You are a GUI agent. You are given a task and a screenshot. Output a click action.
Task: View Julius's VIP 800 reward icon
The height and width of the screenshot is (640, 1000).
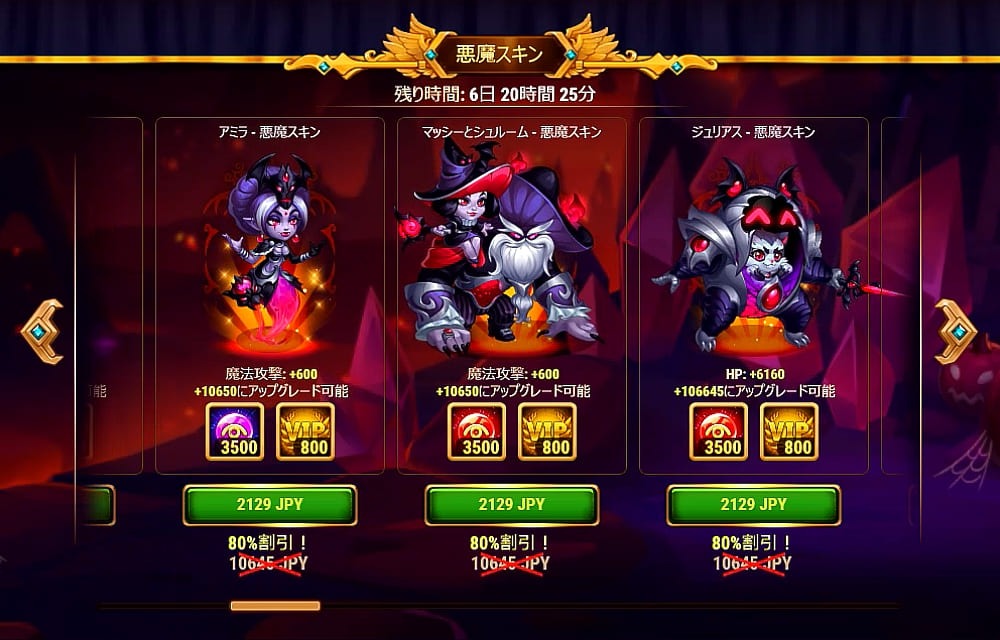[789, 432]
